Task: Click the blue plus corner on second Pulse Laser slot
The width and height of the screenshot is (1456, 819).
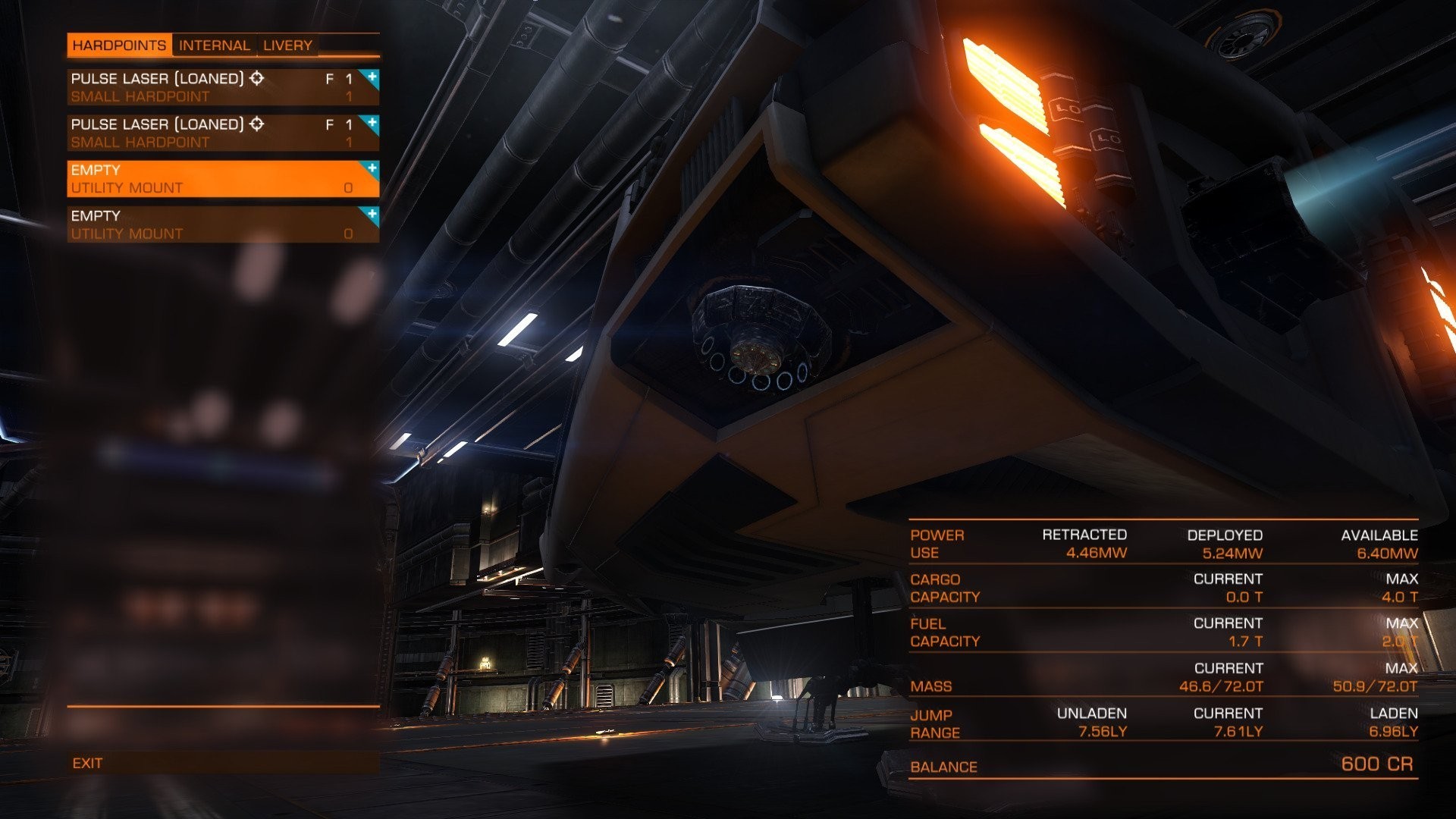Action: coord(371,122)
